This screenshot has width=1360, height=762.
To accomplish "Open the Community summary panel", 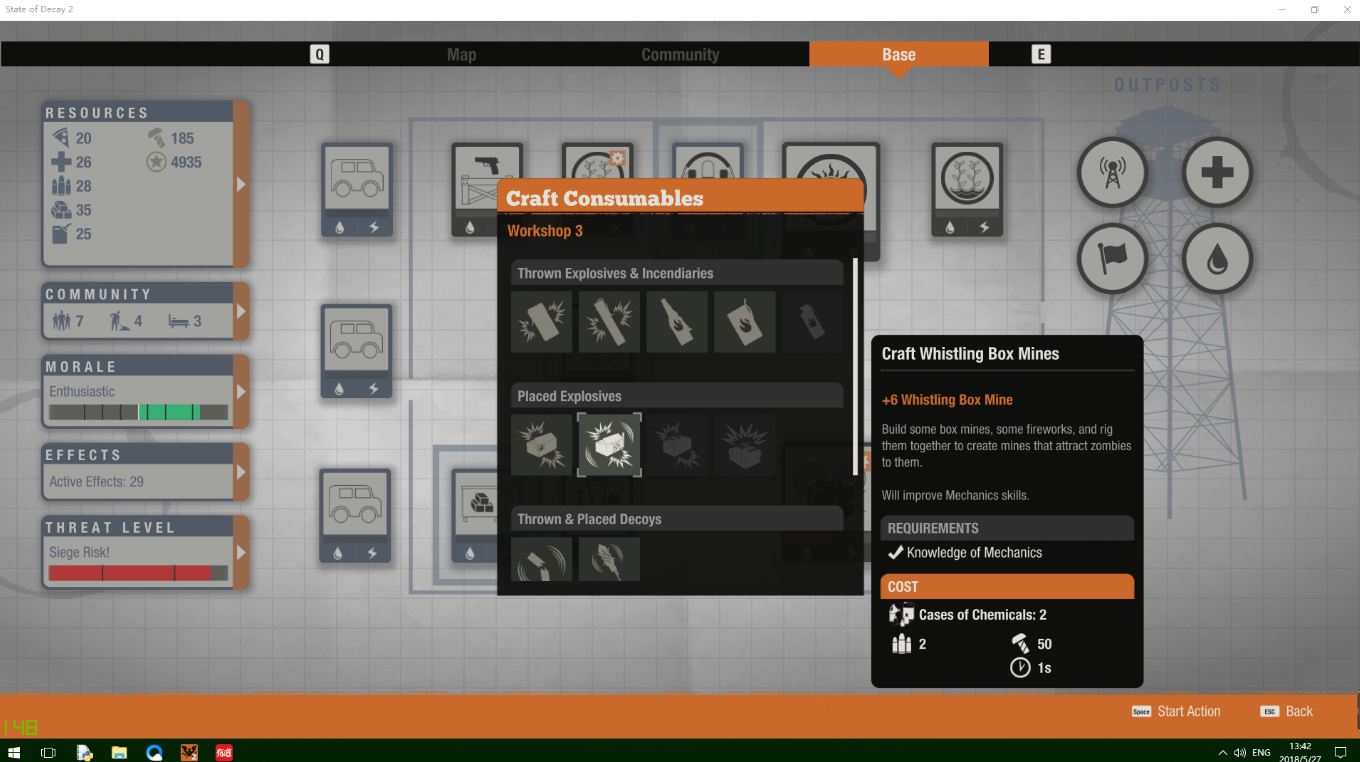I will click(x=240, y=311).
